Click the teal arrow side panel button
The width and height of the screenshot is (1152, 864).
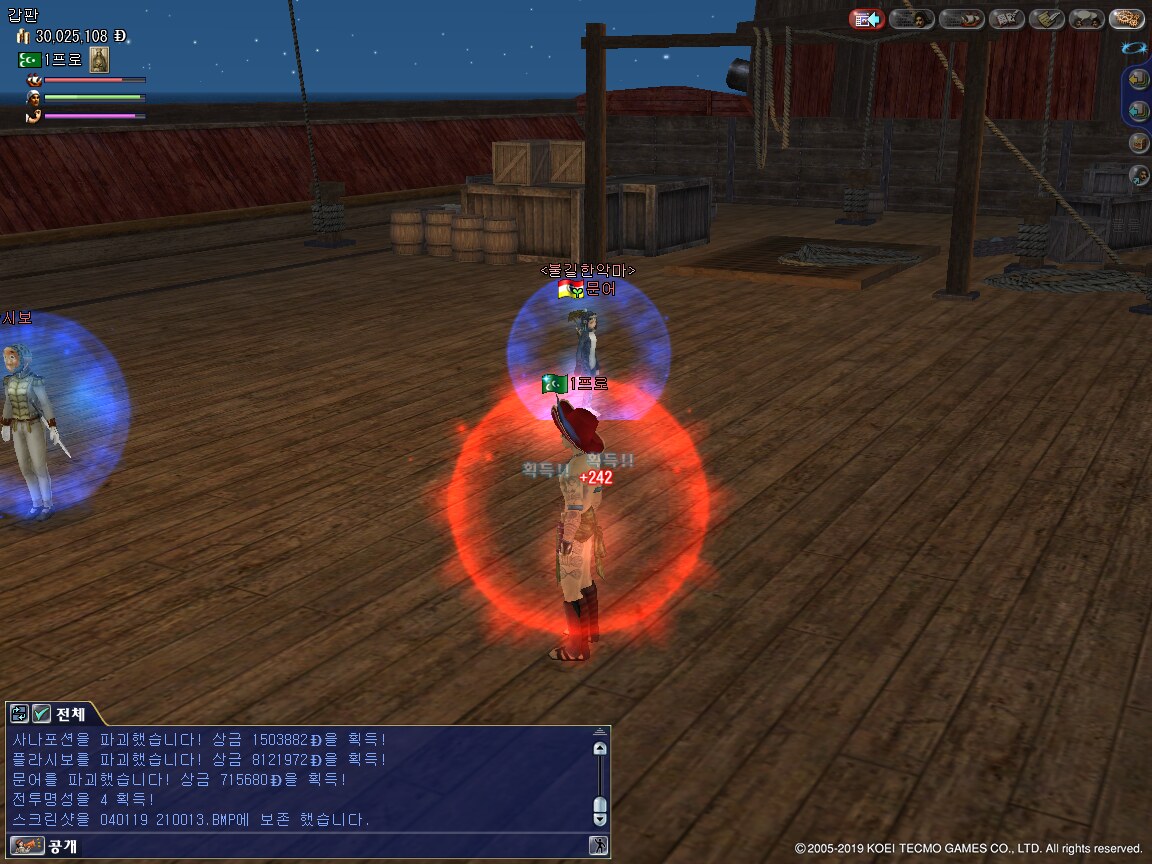pyautogui.click(x=1138, y=110)
